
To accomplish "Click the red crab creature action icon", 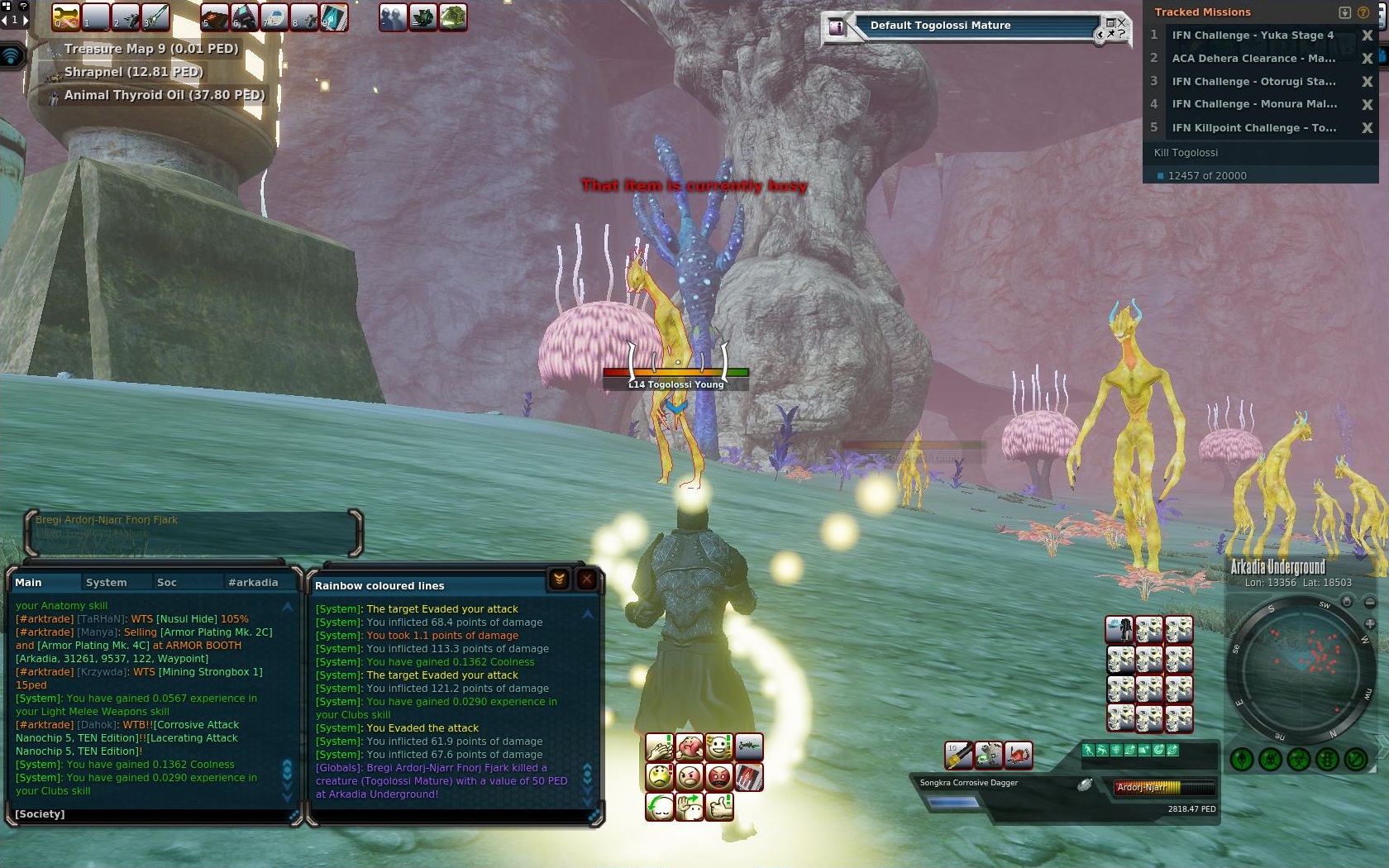I will [x=1019, y=754].
